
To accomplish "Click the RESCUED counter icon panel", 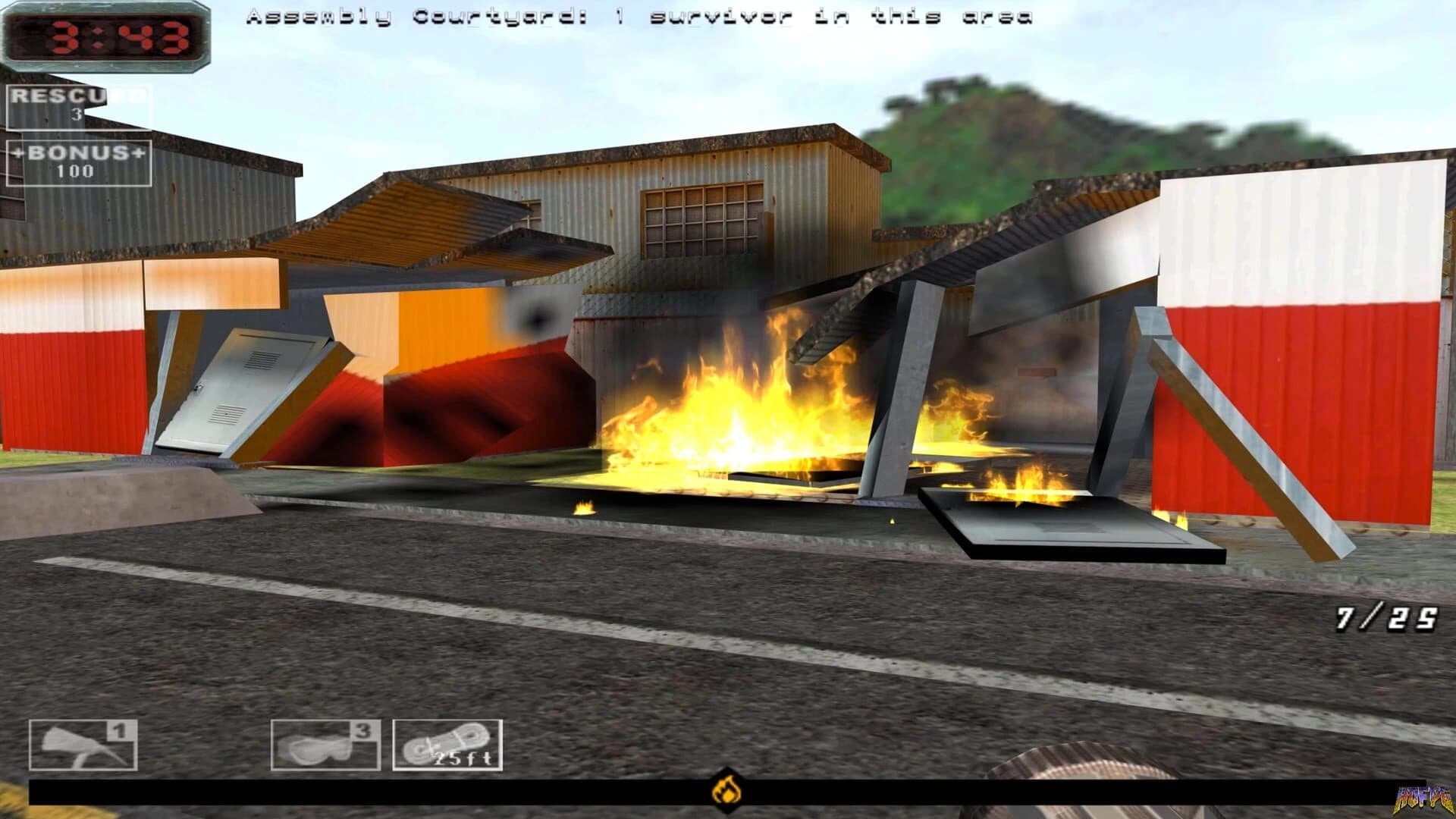I will click(x=76, y=105).
